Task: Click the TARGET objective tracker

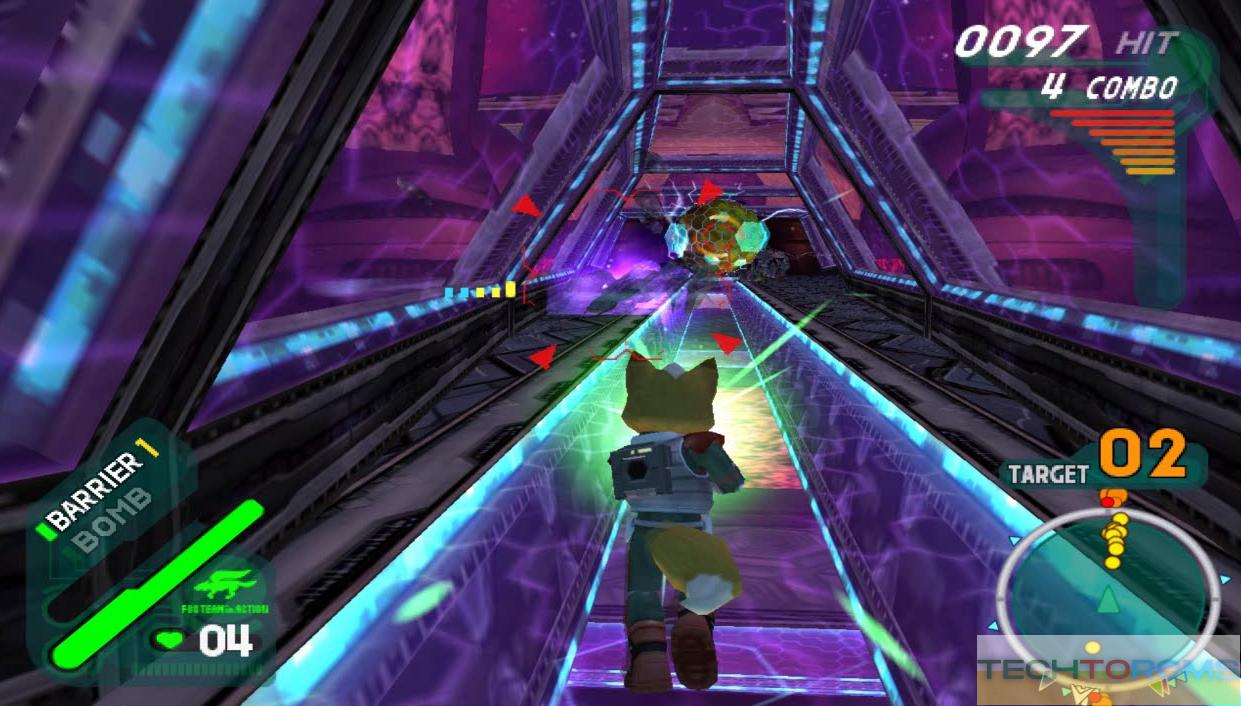Action: 1100,464
